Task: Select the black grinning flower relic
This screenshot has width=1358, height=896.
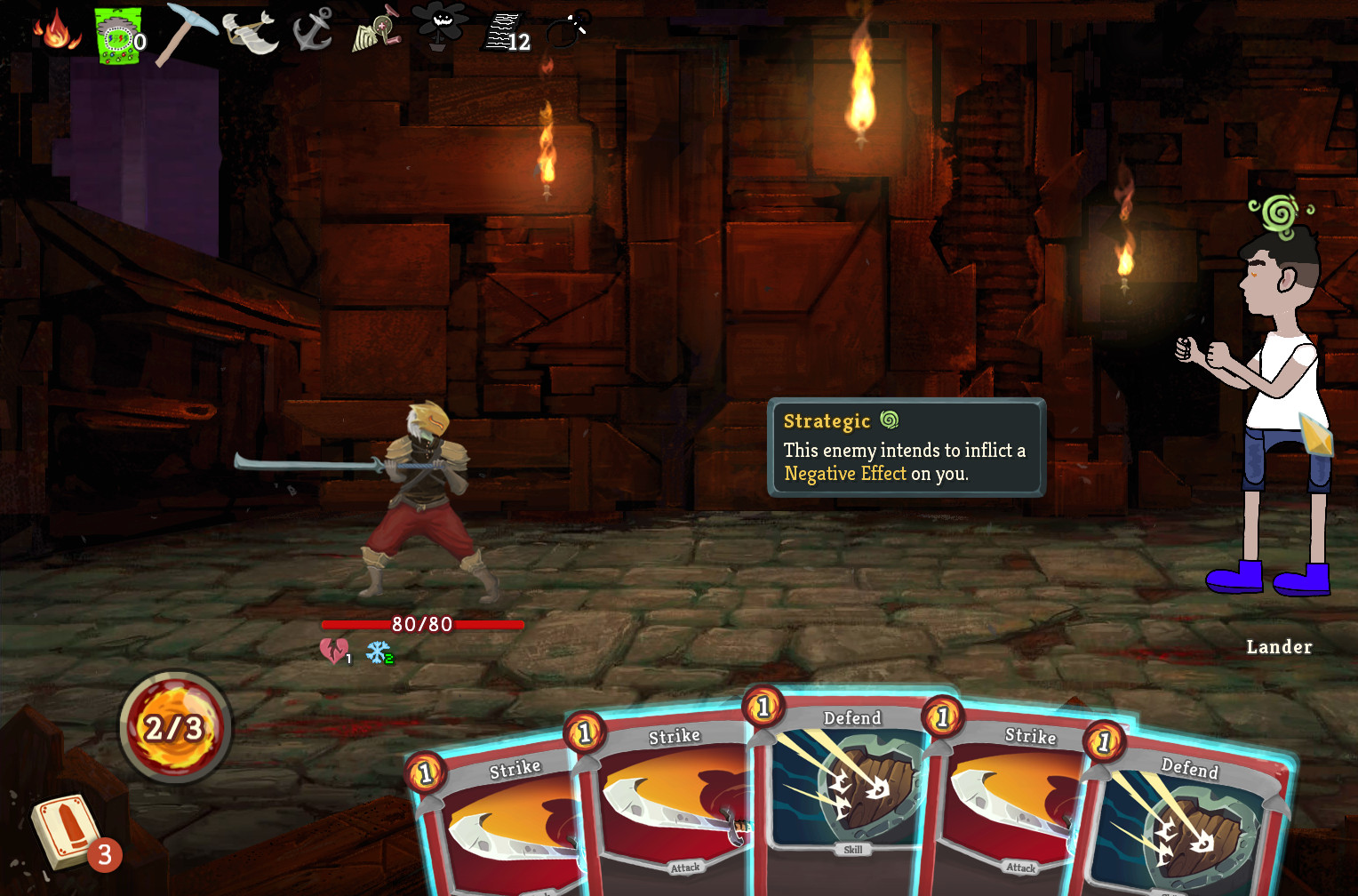Action: click(439, 25)
